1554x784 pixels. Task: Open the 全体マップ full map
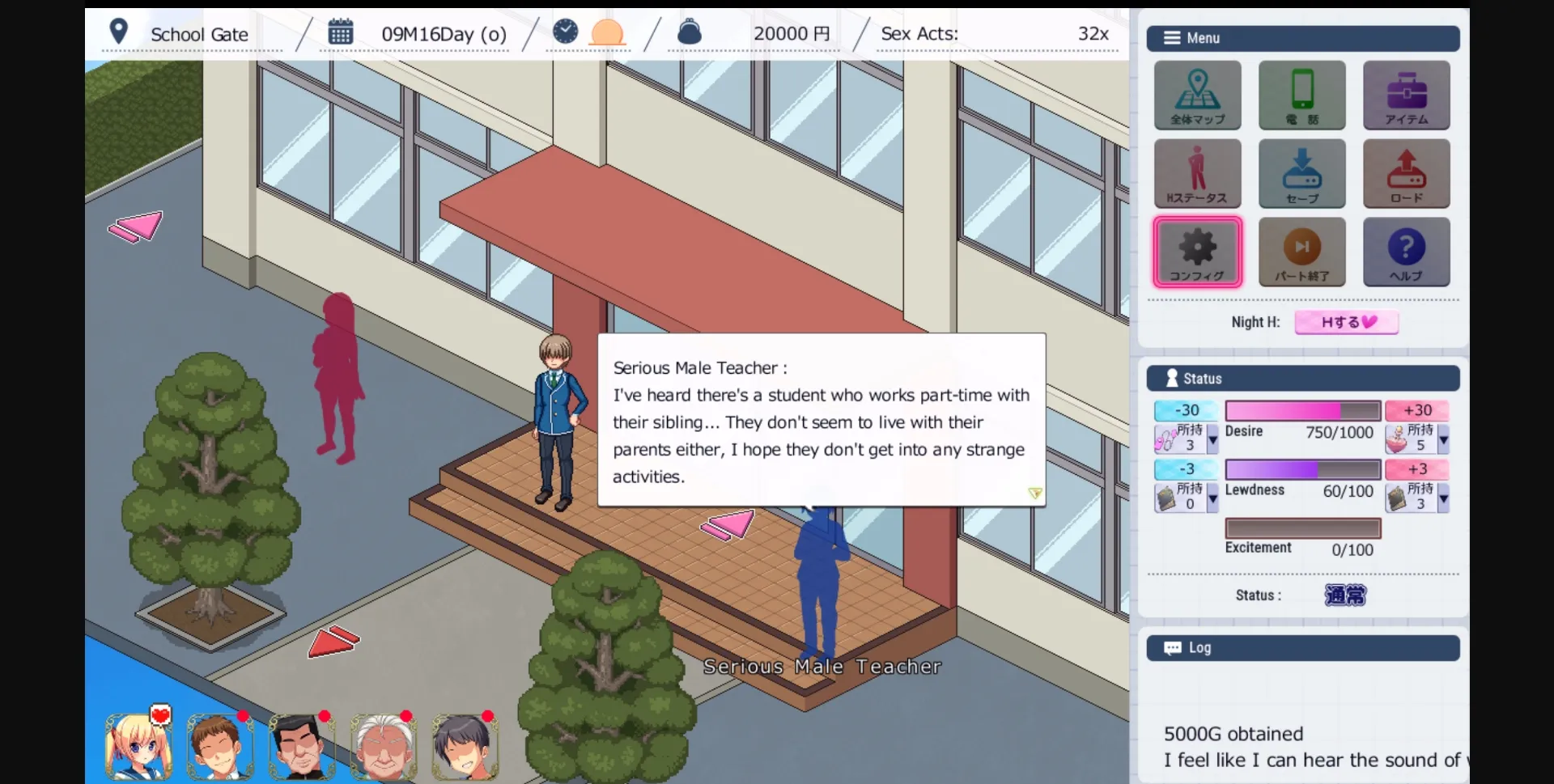pyautogui.click(x=1197, y=95)
